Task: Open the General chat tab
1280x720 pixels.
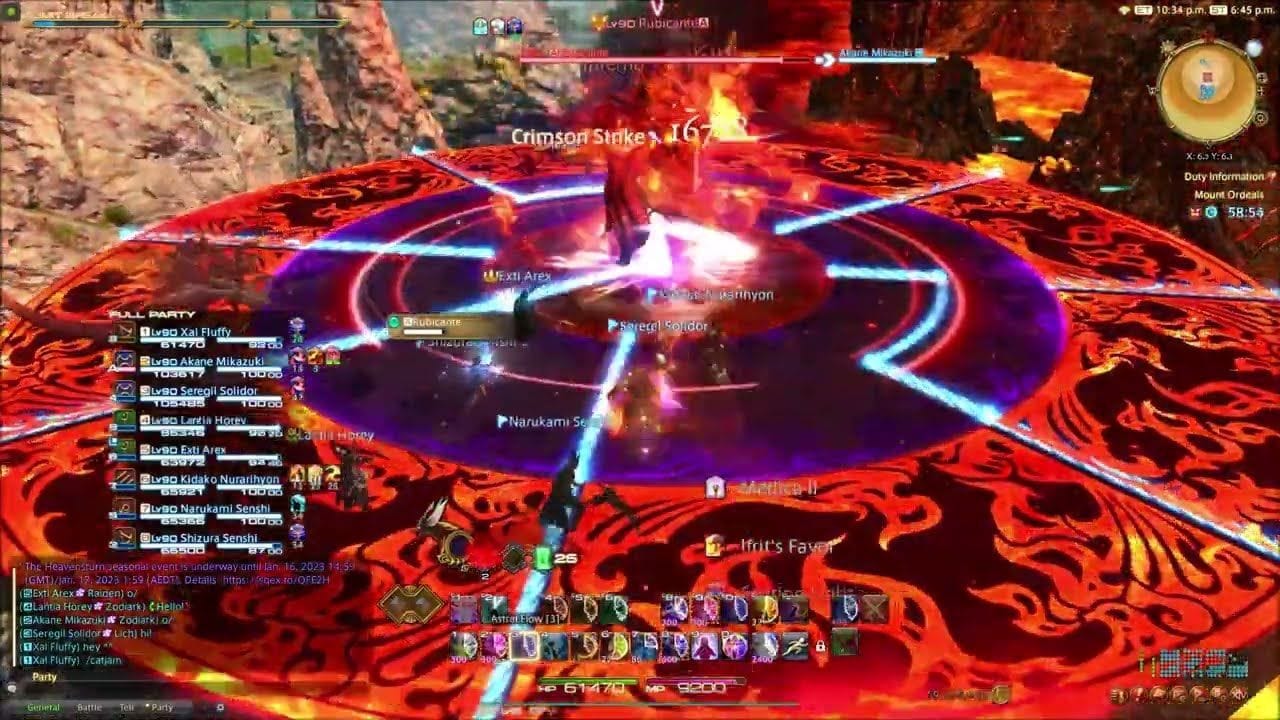Action: click(x=43, y=708)
